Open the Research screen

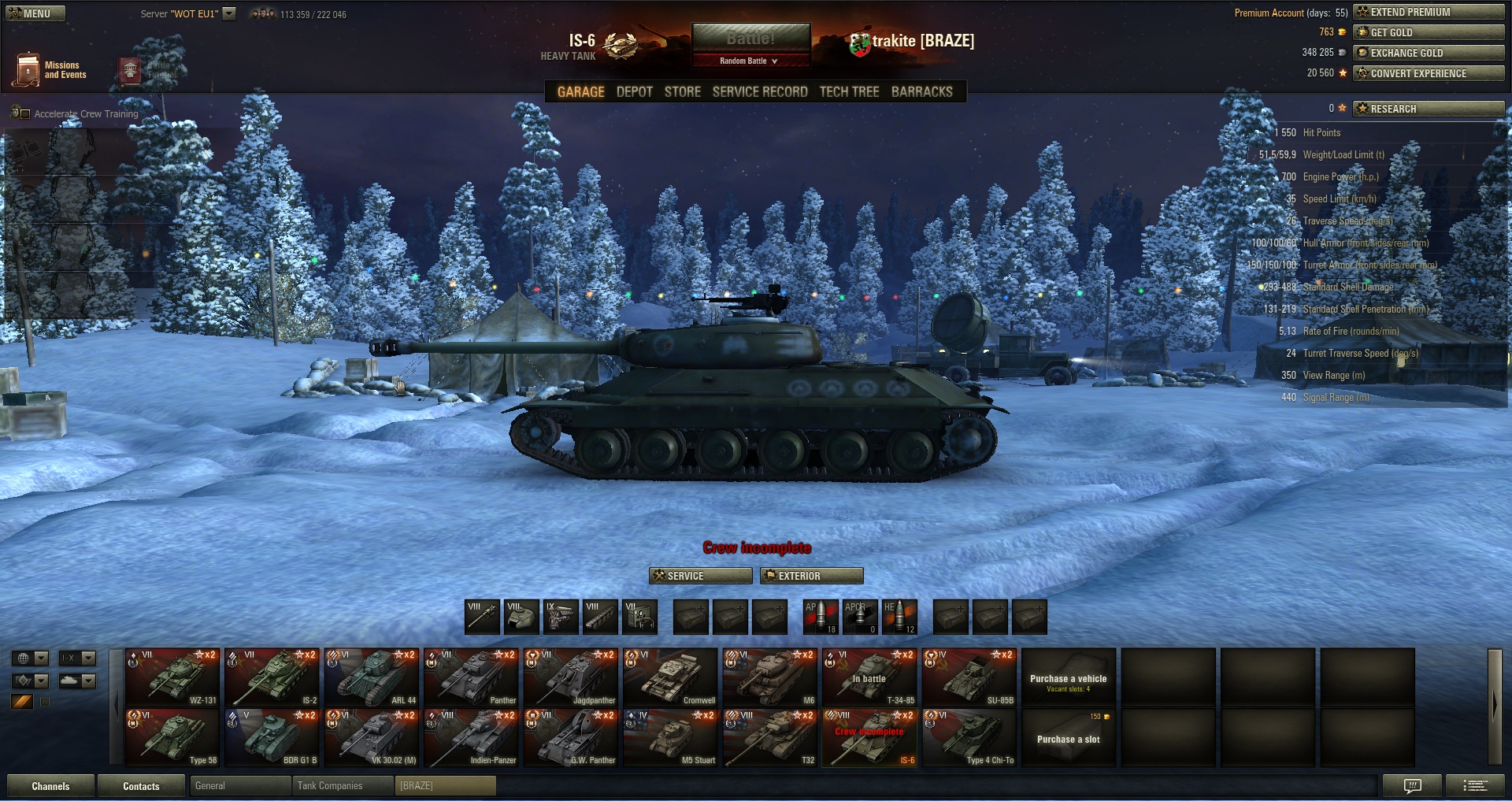pyautogui.click(x=1428, y=109)
